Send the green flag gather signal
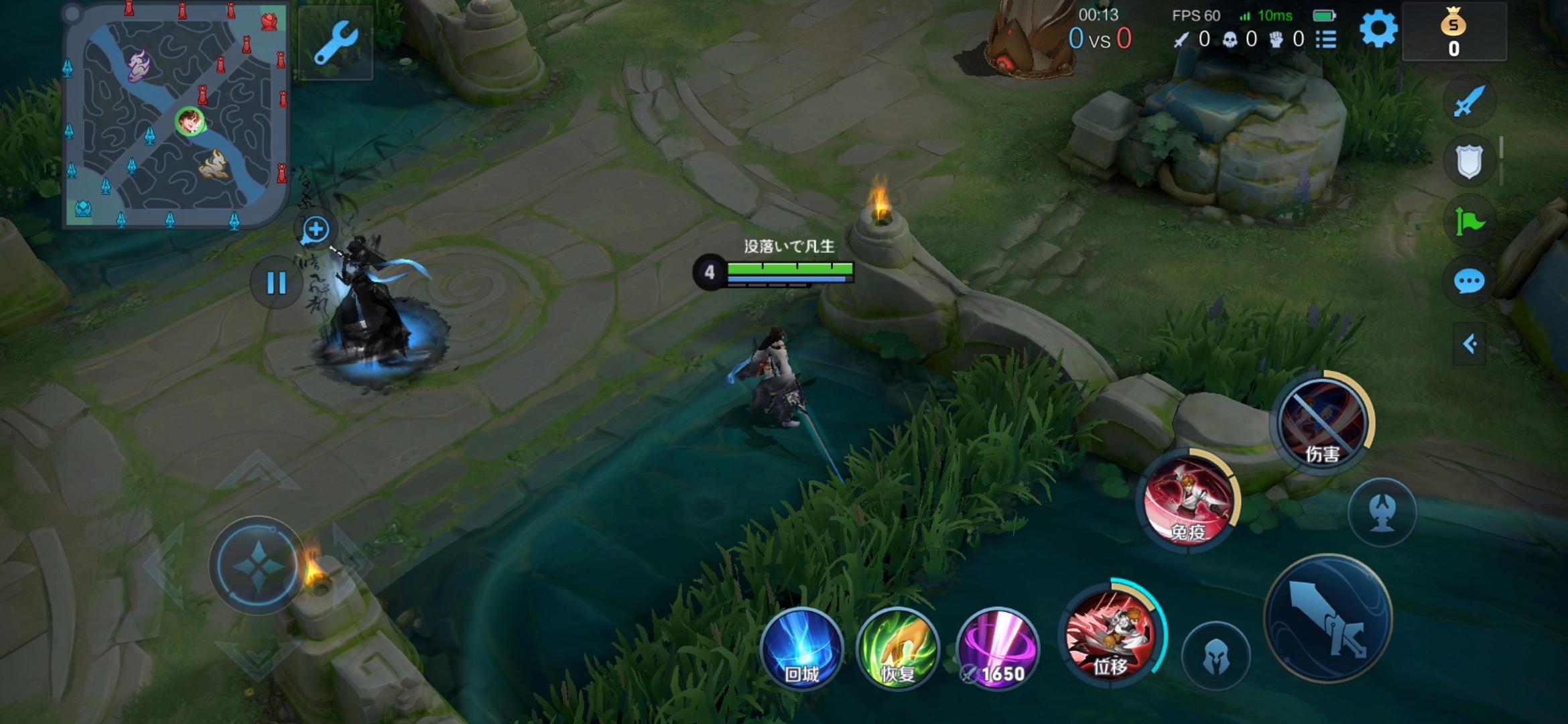1568x724 pixels. pyautogui.click(x=1469, y=221)
